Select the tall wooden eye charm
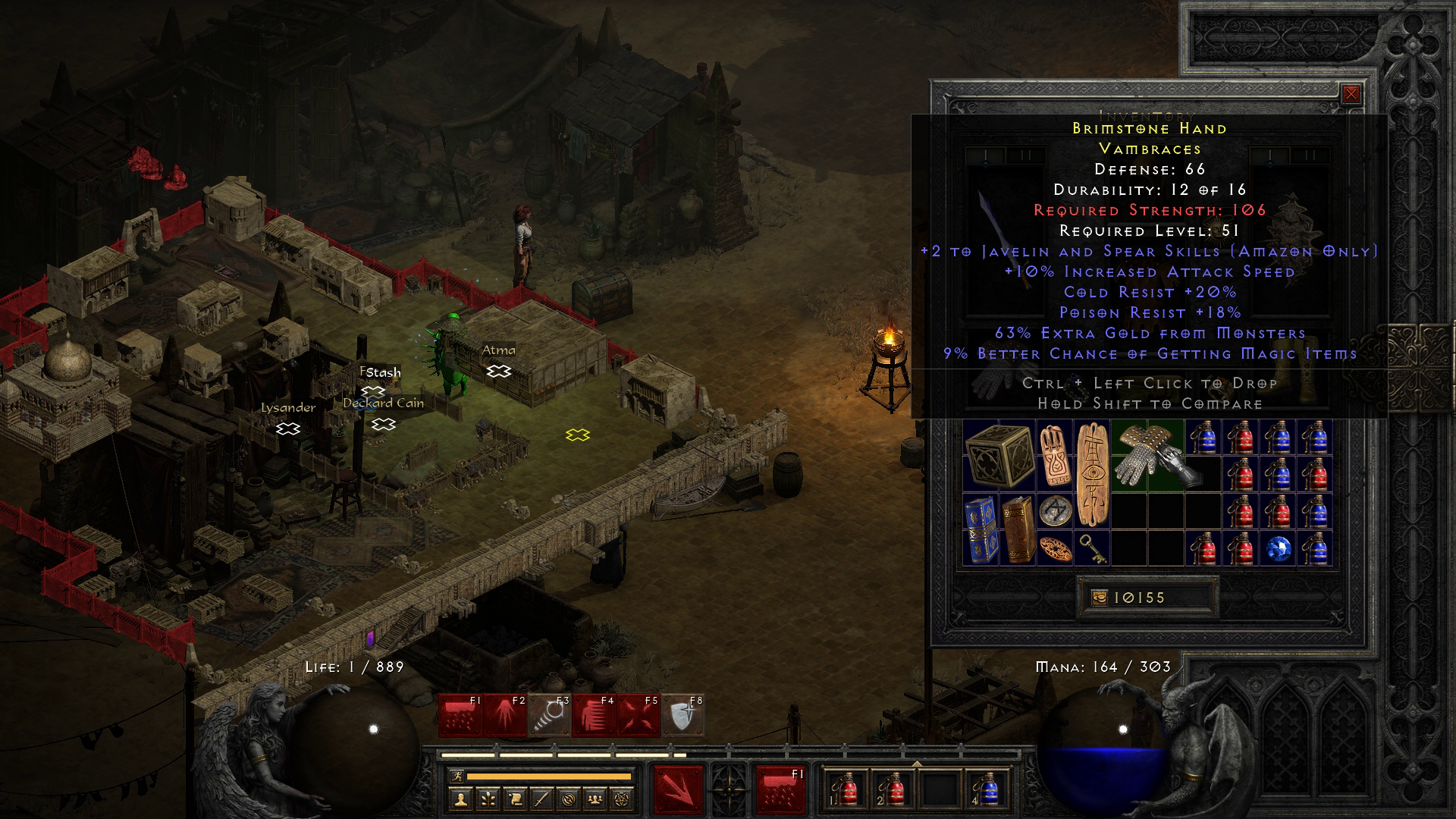 tap(1092, 474)
